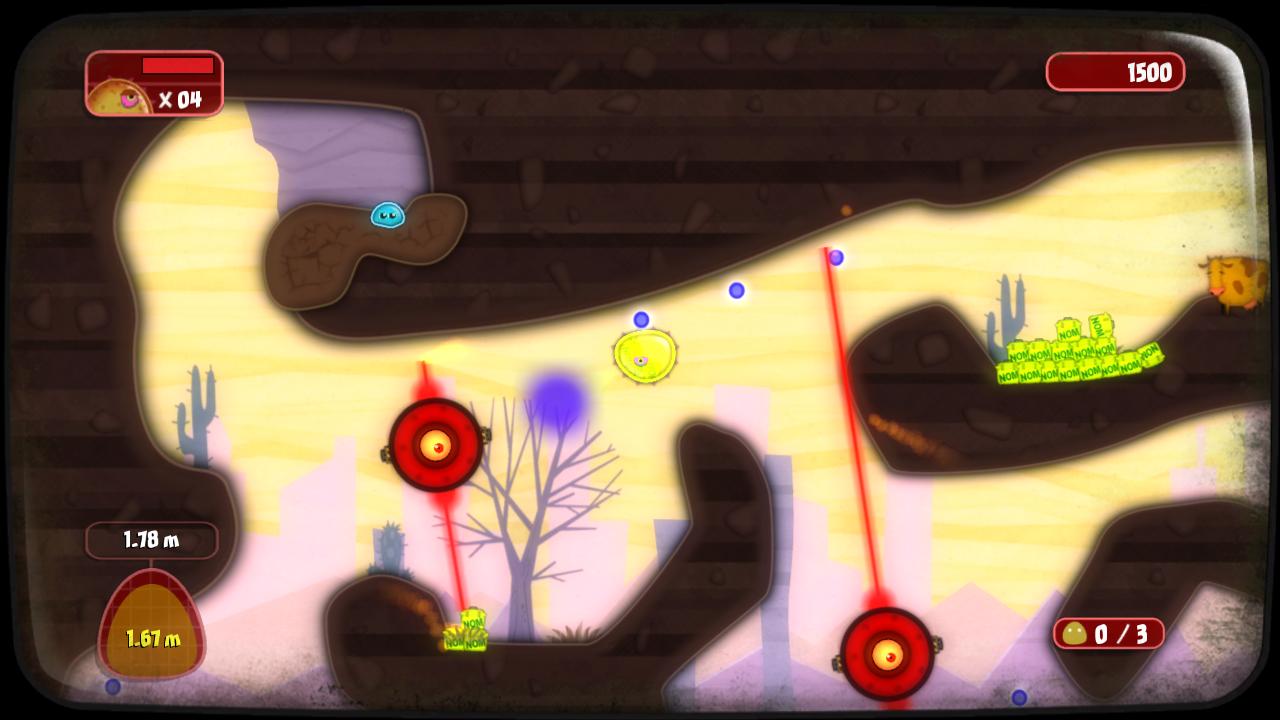Expand the 1.78 m size requirement label
This screenshot has height=720, width=1280.
152,540
